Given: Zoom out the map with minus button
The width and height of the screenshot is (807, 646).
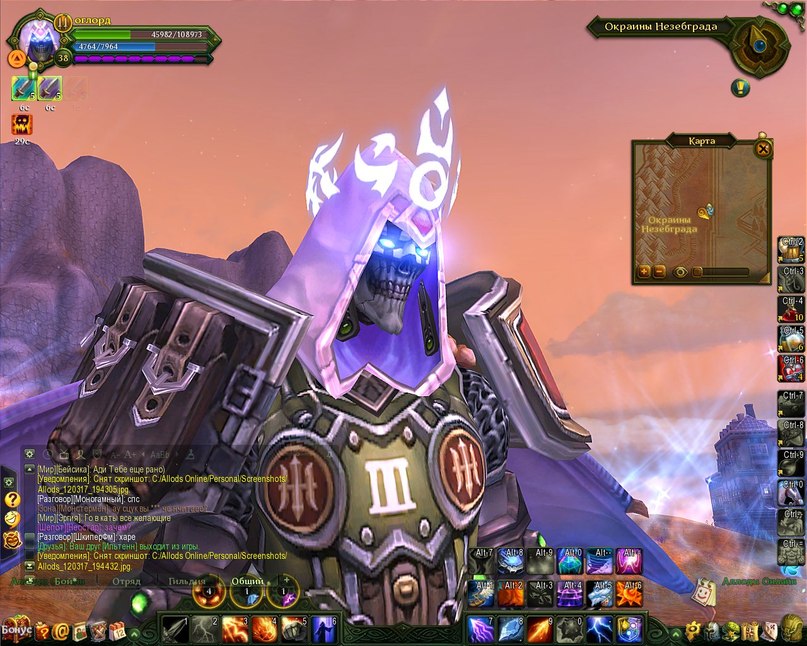Looking at the screenshot, I should pyautogui.click(x=659, y=272).
